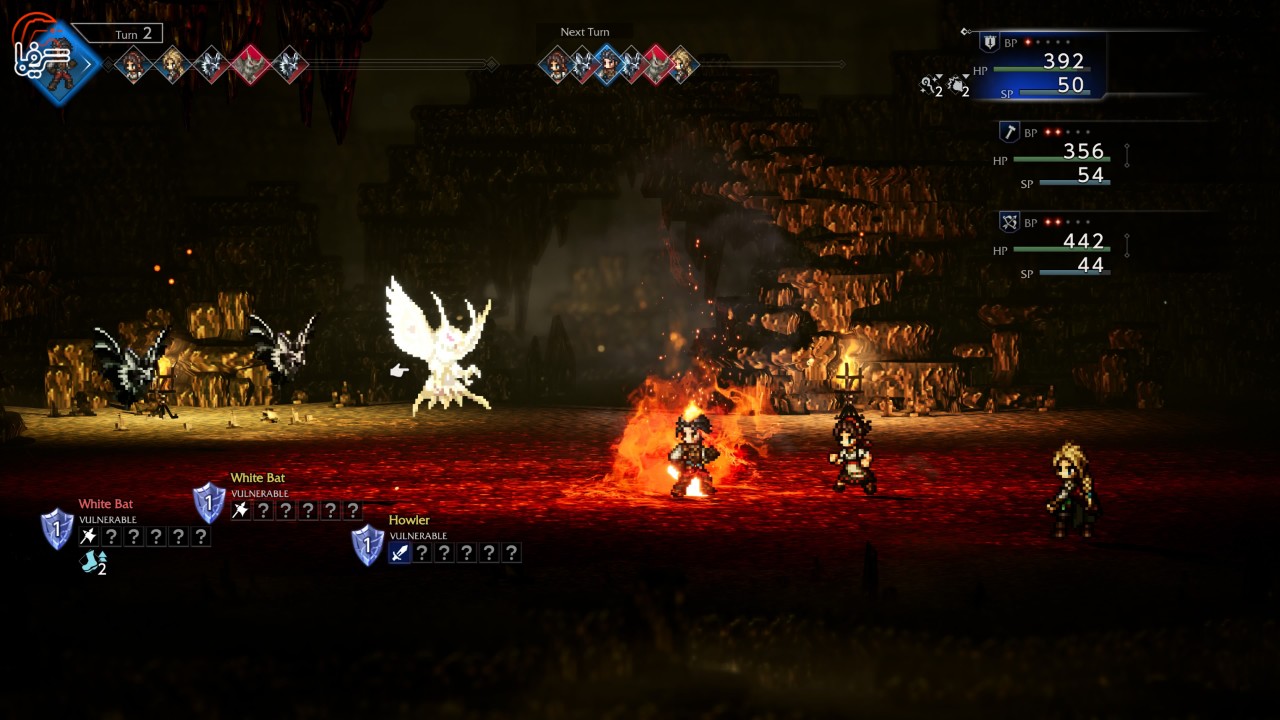The width and height of the screenshot is (1280, 720).
Task: Select the first unknown question-mark weakness slot under Howler
Action: pyautogui.click(x=421, y=553)
